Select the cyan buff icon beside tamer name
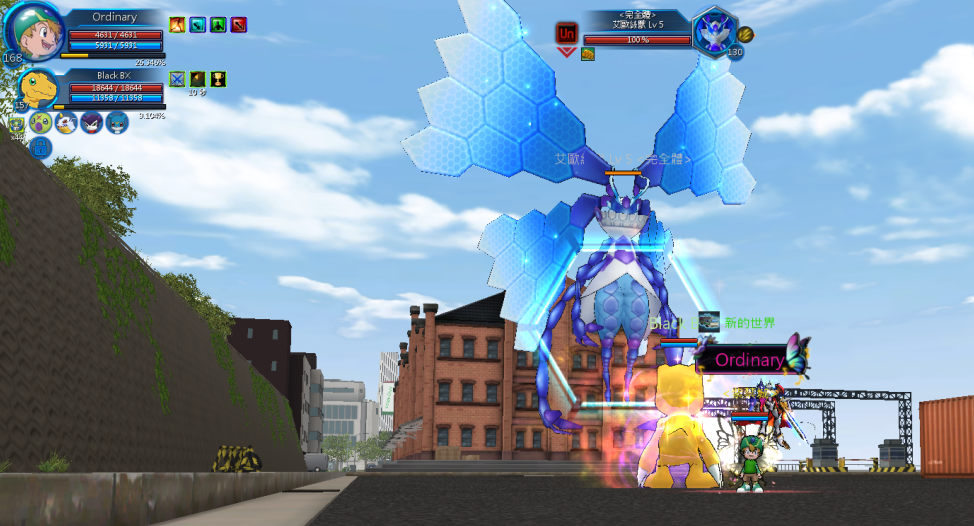This screenshot has height=526, width=974. click(198, 24)
